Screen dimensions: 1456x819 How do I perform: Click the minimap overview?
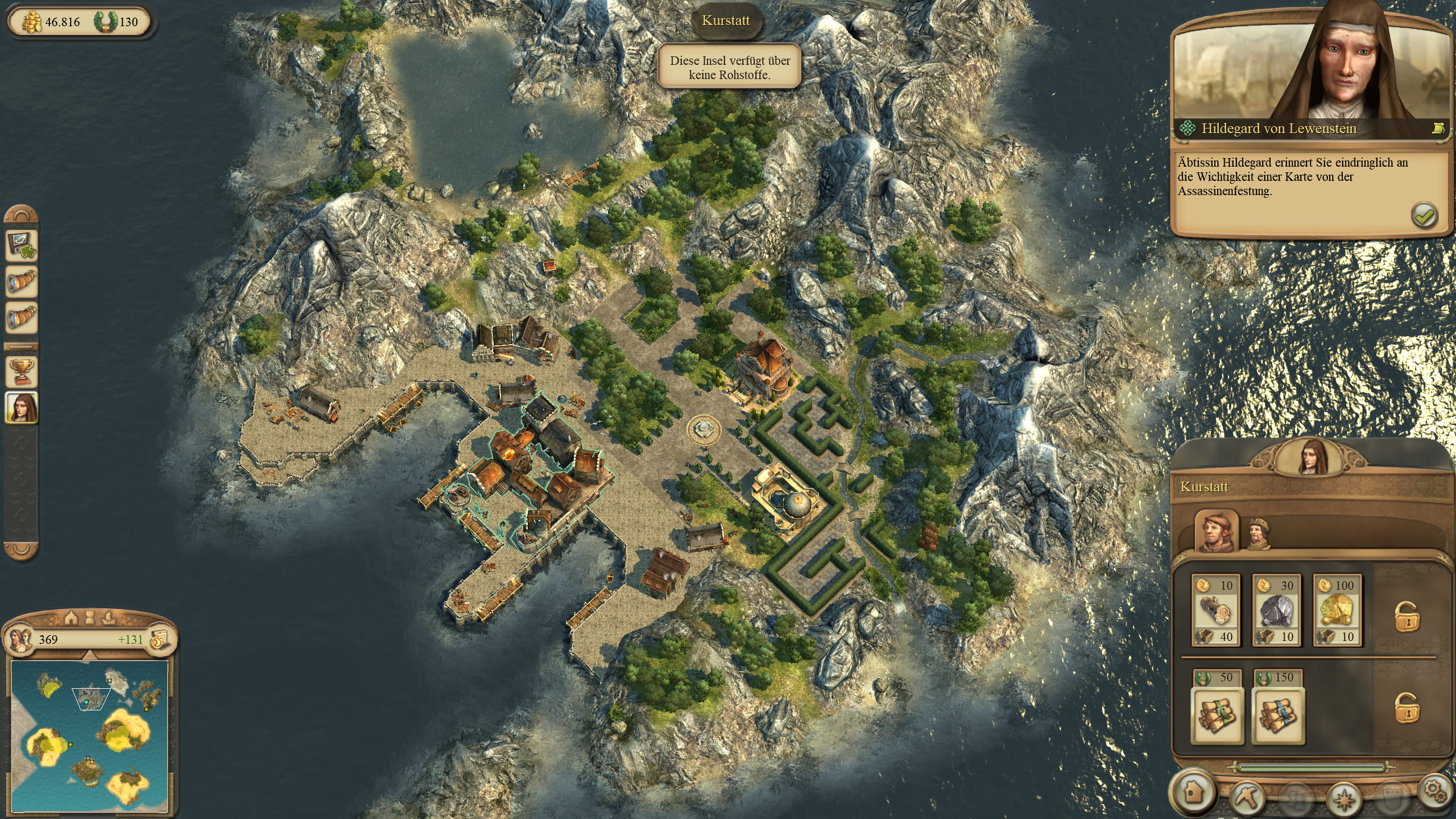coord(89,735)
